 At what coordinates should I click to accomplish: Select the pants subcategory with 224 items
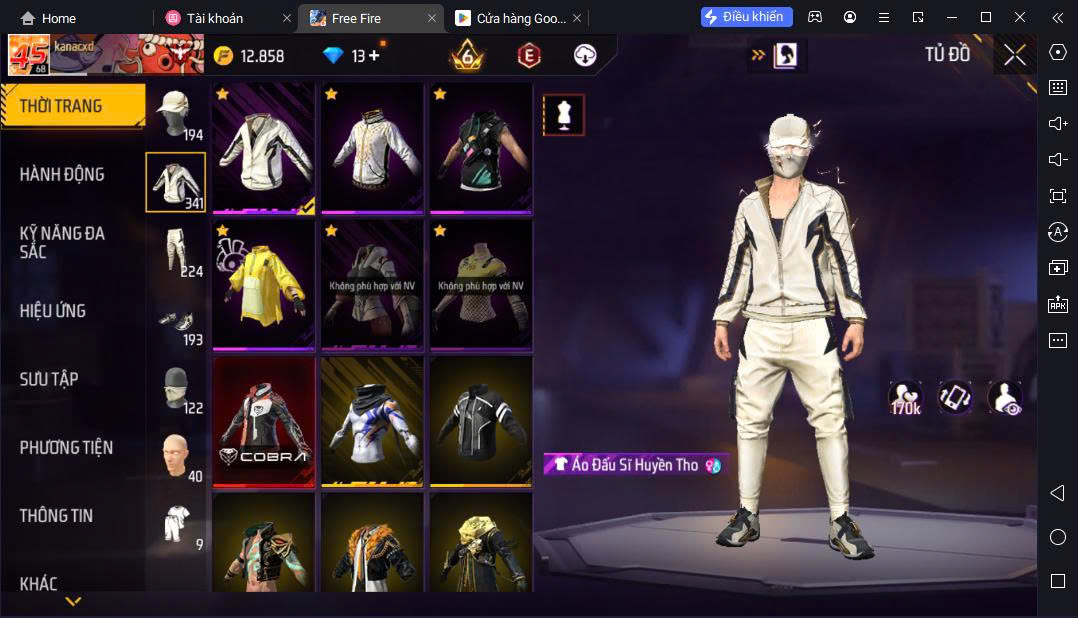[176, 251]
